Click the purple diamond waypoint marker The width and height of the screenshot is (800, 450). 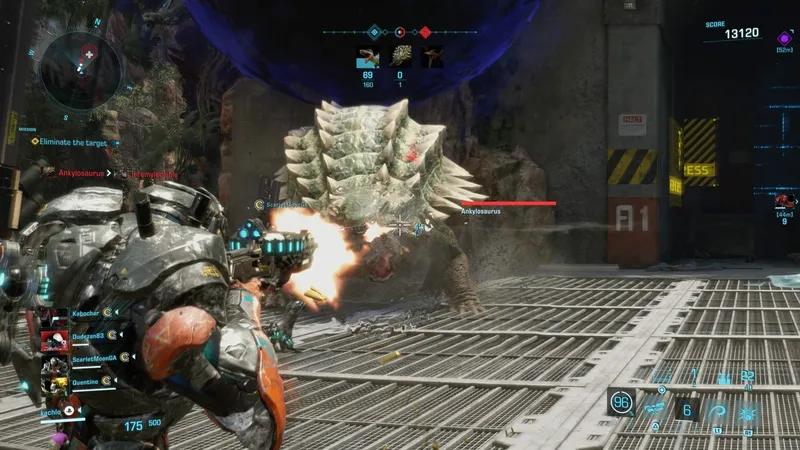pyautogui.click(x=783, y=38)
